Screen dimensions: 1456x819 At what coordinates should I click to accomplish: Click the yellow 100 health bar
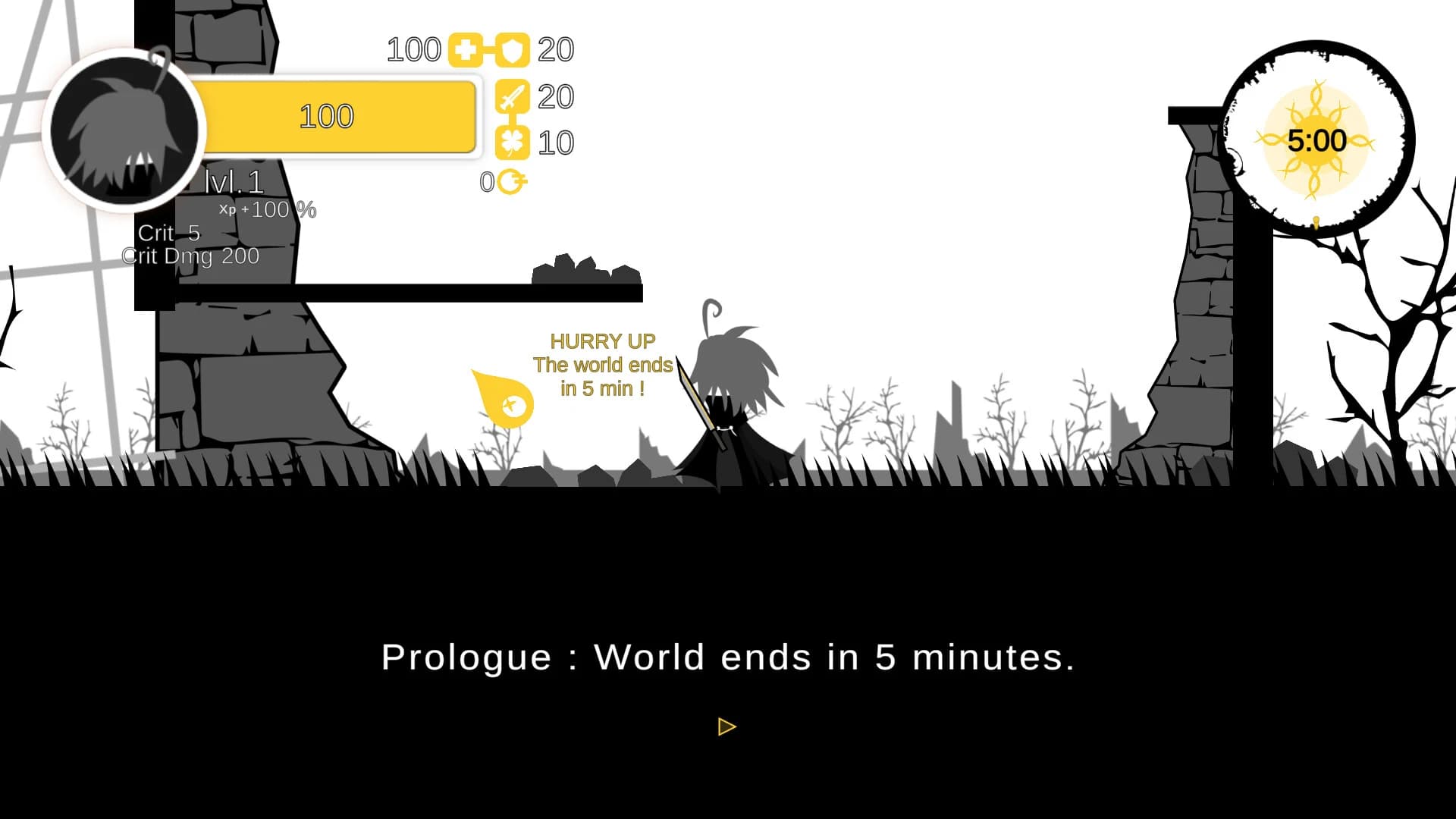coord(328,116)
